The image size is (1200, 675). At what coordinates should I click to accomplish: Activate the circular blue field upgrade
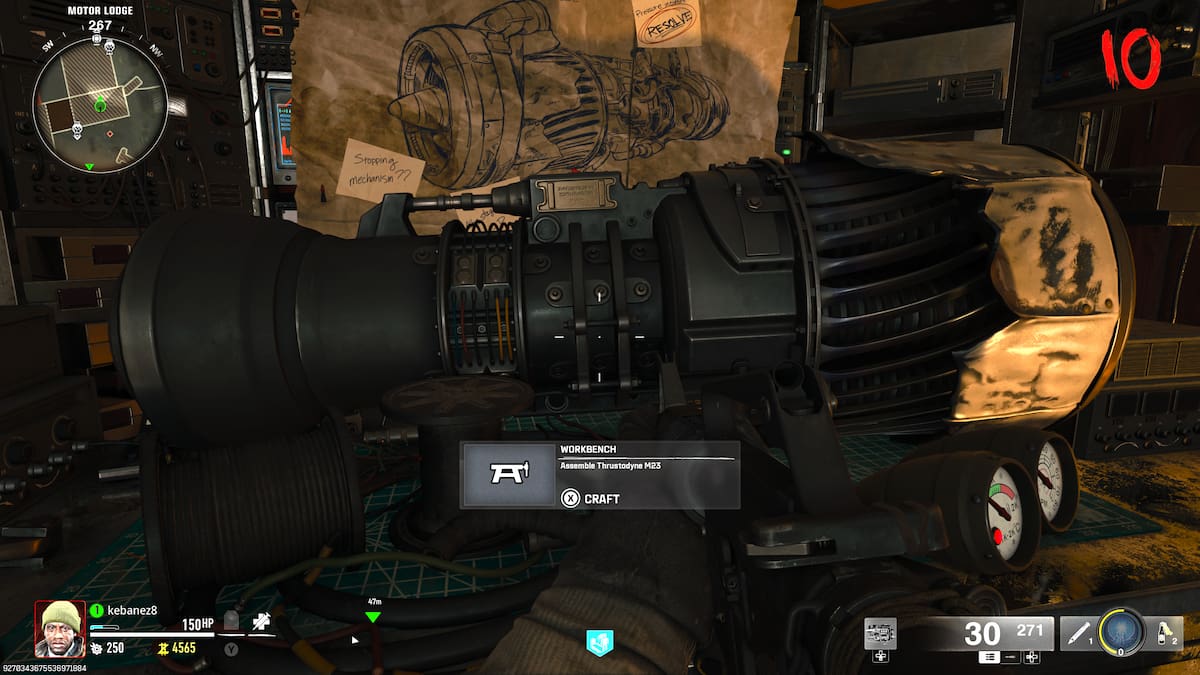point(1120,632)
